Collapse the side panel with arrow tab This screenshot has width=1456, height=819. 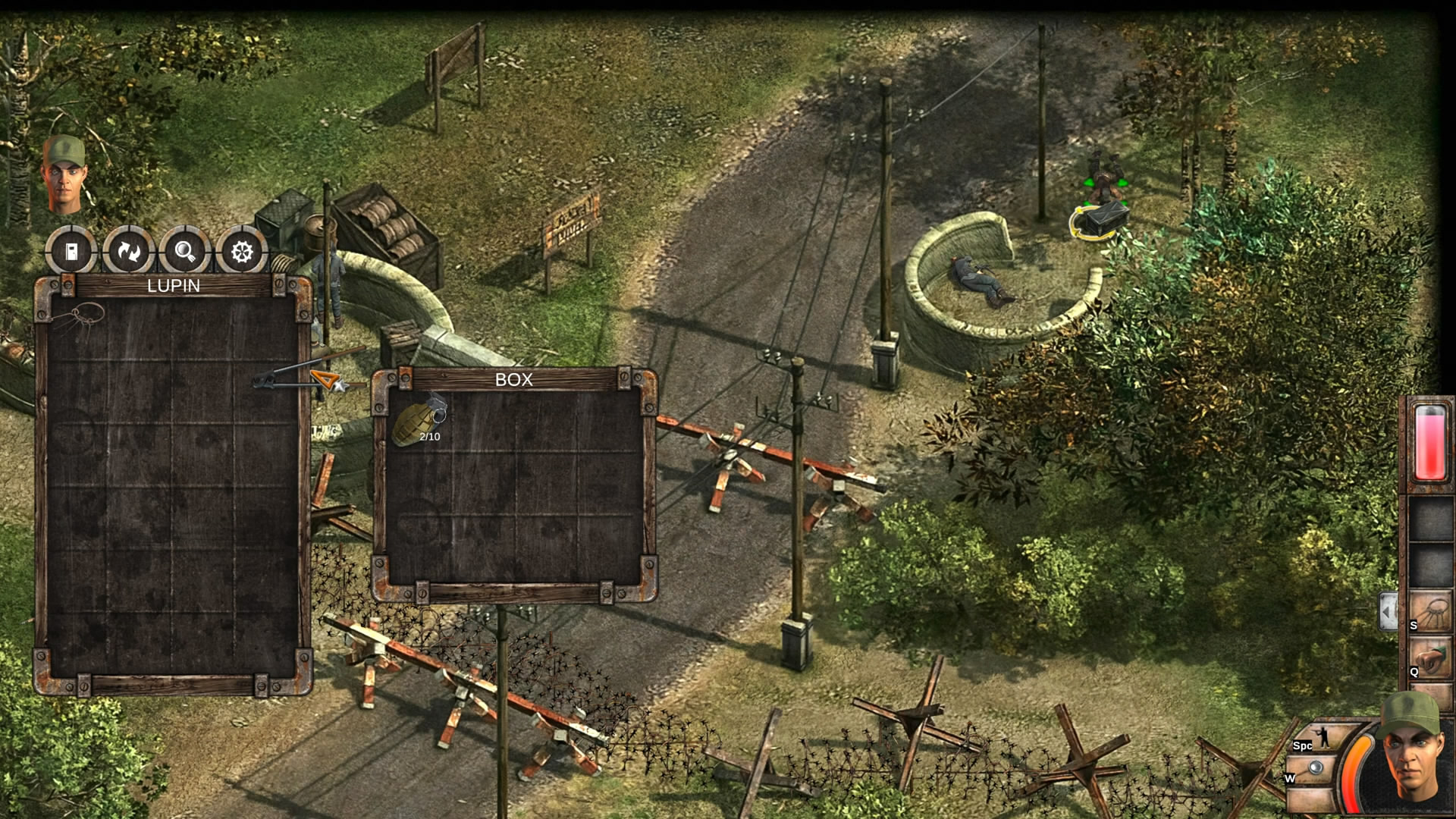pos(1388,610)
